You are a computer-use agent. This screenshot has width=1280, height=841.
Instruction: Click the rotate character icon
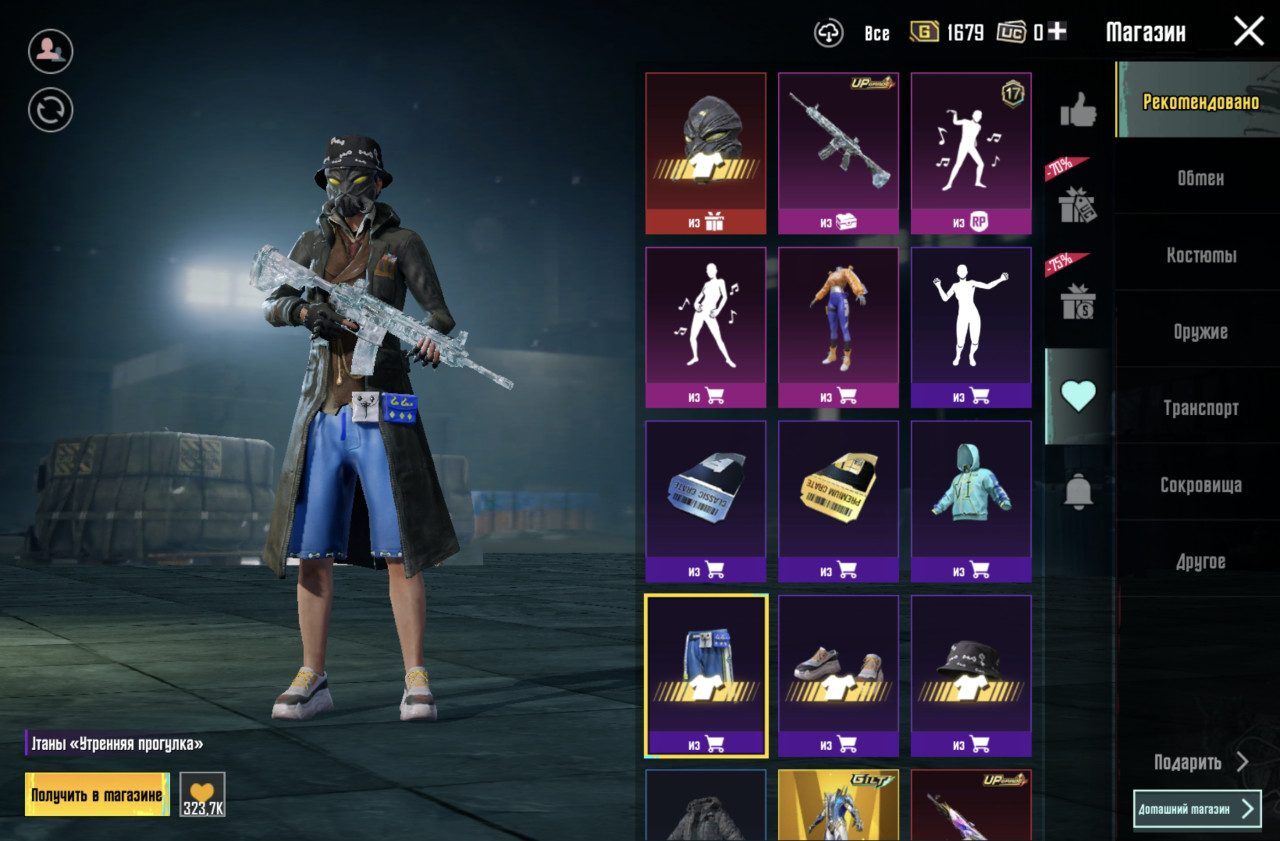(50, 110)
